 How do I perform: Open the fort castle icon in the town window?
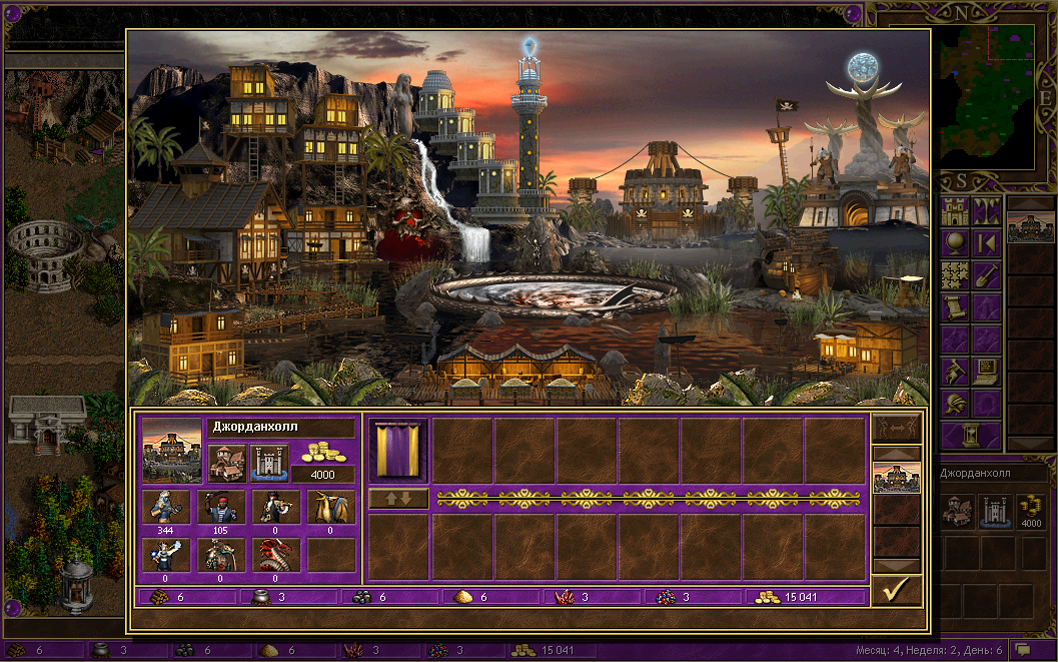coord(269,463)
